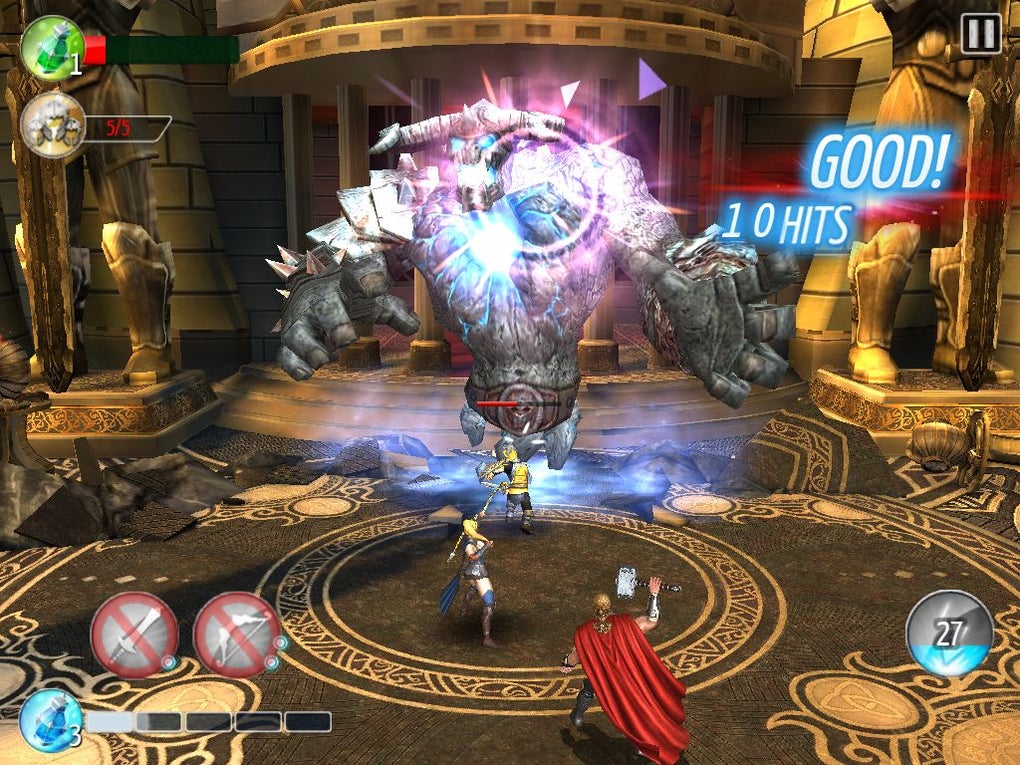
Task: Select the disabled bow ability icon
Action: (236, 634)
